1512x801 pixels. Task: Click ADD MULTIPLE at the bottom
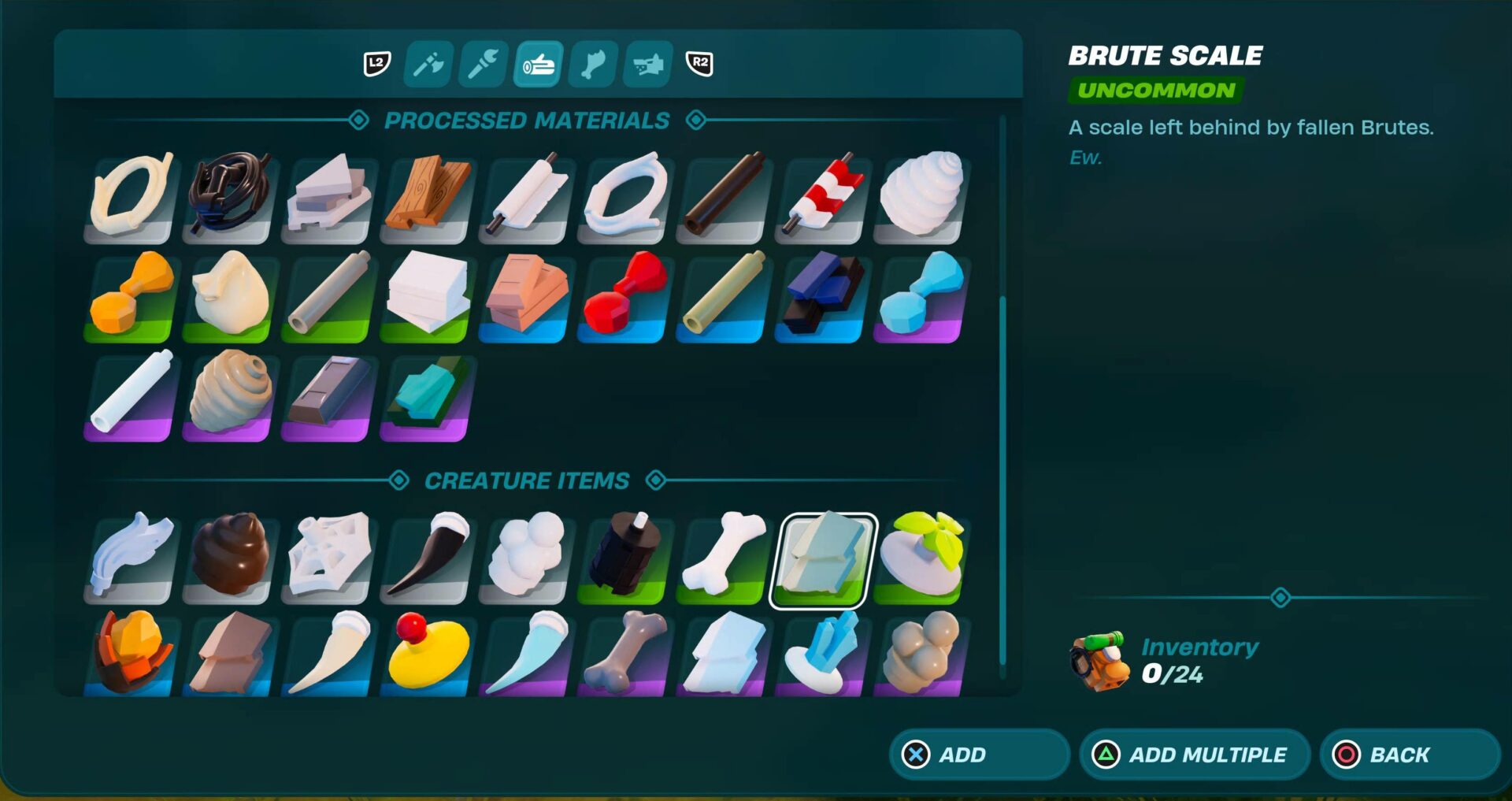point(1194,755)
